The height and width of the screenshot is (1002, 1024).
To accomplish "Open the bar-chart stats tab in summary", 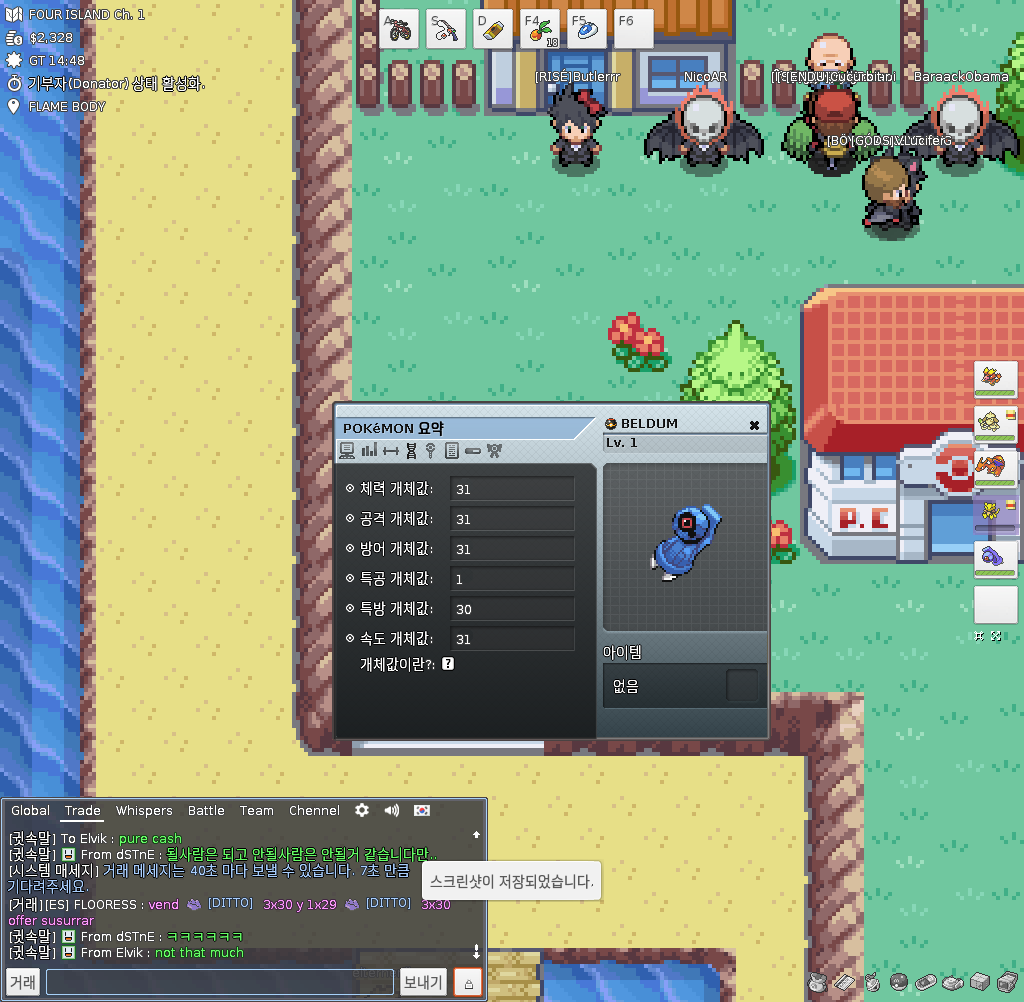I will [370, 451].
